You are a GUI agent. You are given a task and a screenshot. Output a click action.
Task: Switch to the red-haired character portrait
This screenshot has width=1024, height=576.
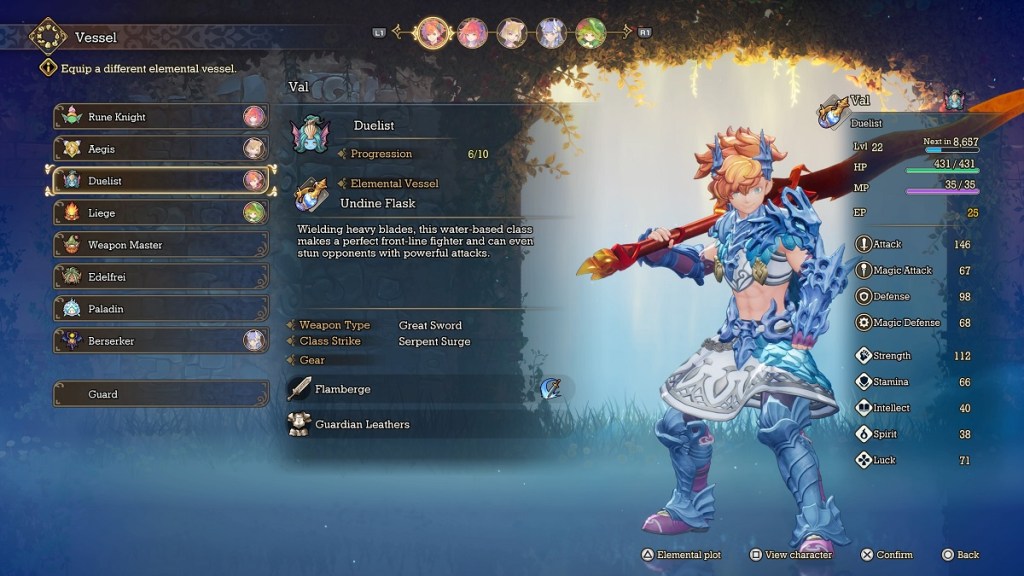pyautogui.click(x=472, y=33)
